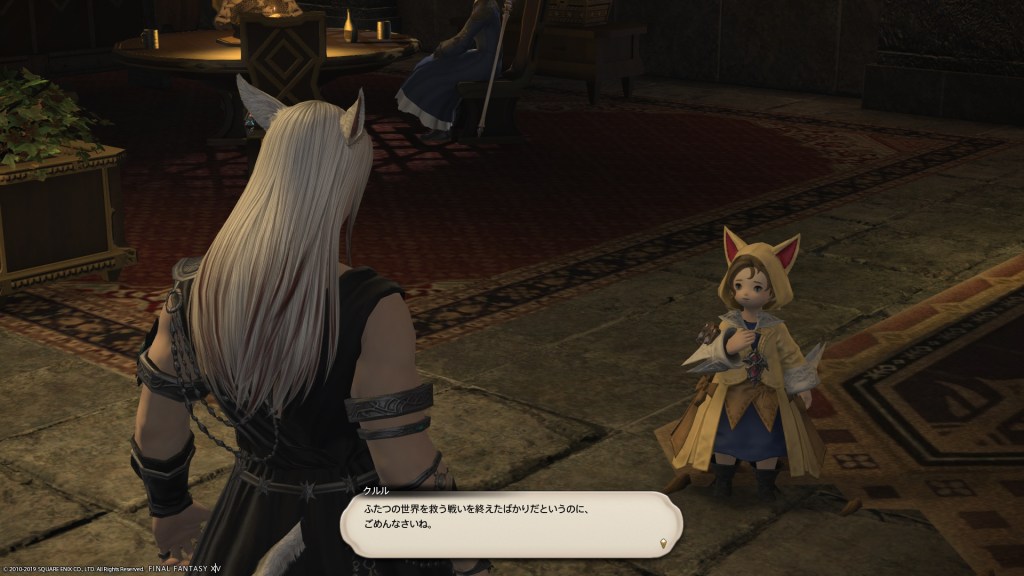Advance Krile's dialogue speech bubble

click(510, 524)
